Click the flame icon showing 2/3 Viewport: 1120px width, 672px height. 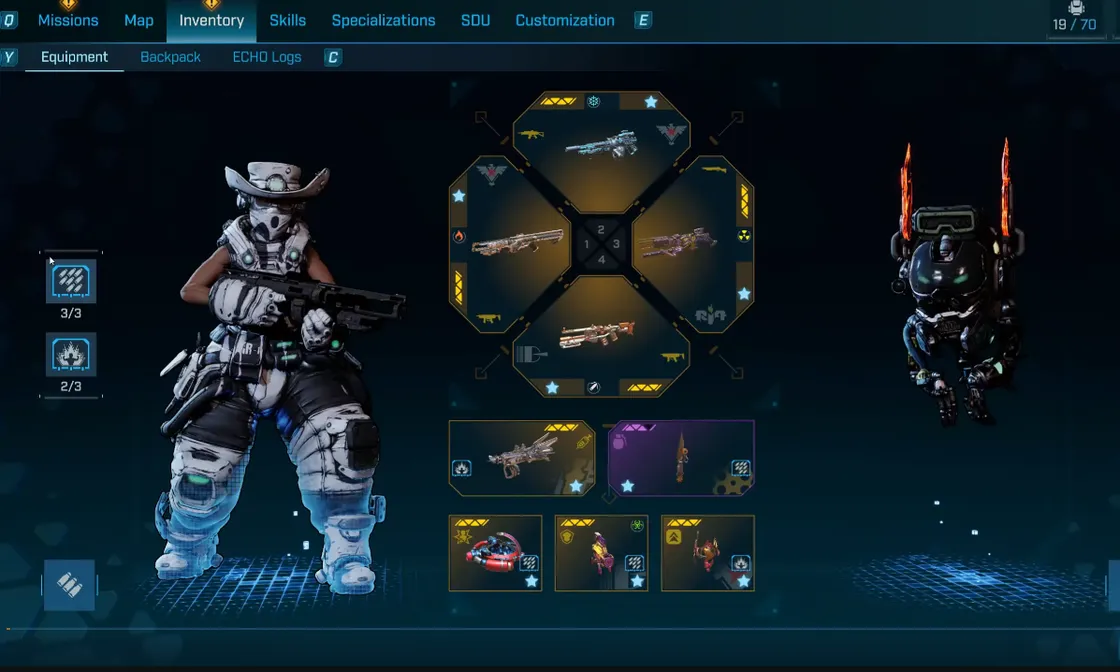click(71, 355)
